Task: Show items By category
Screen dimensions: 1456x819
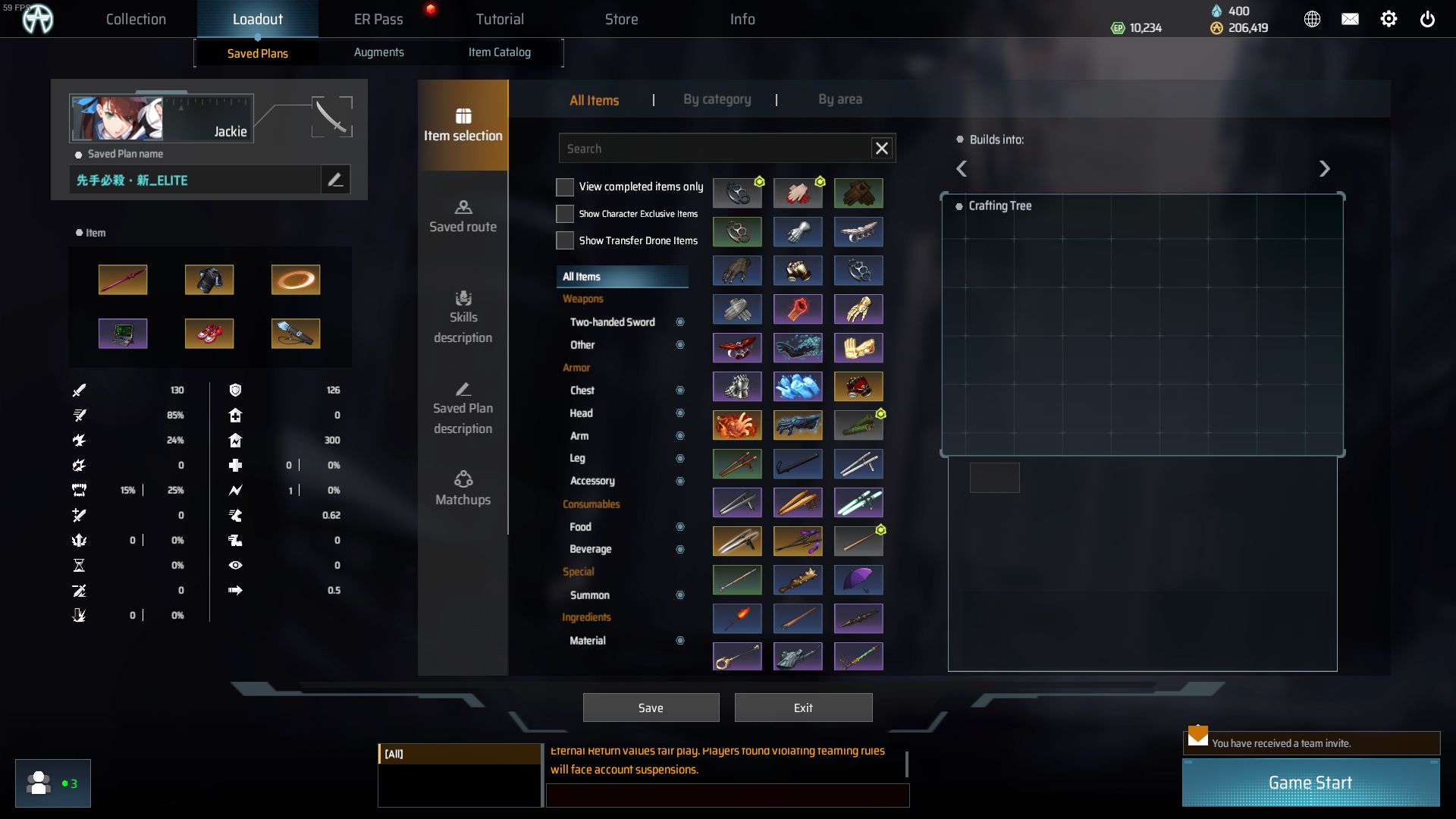Action: pos(717,99)
